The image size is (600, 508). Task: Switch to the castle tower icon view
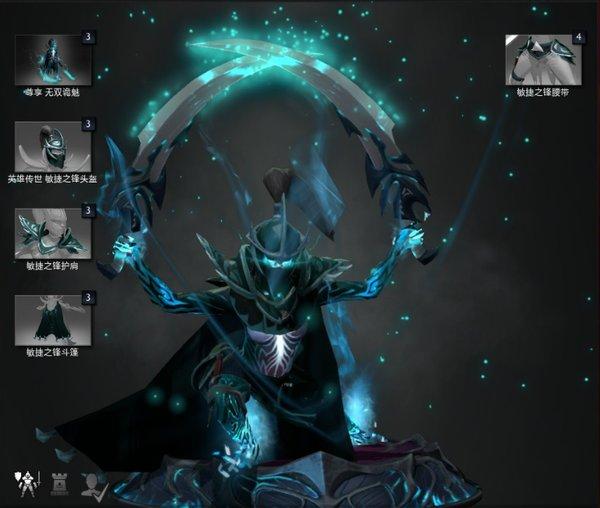59,483
